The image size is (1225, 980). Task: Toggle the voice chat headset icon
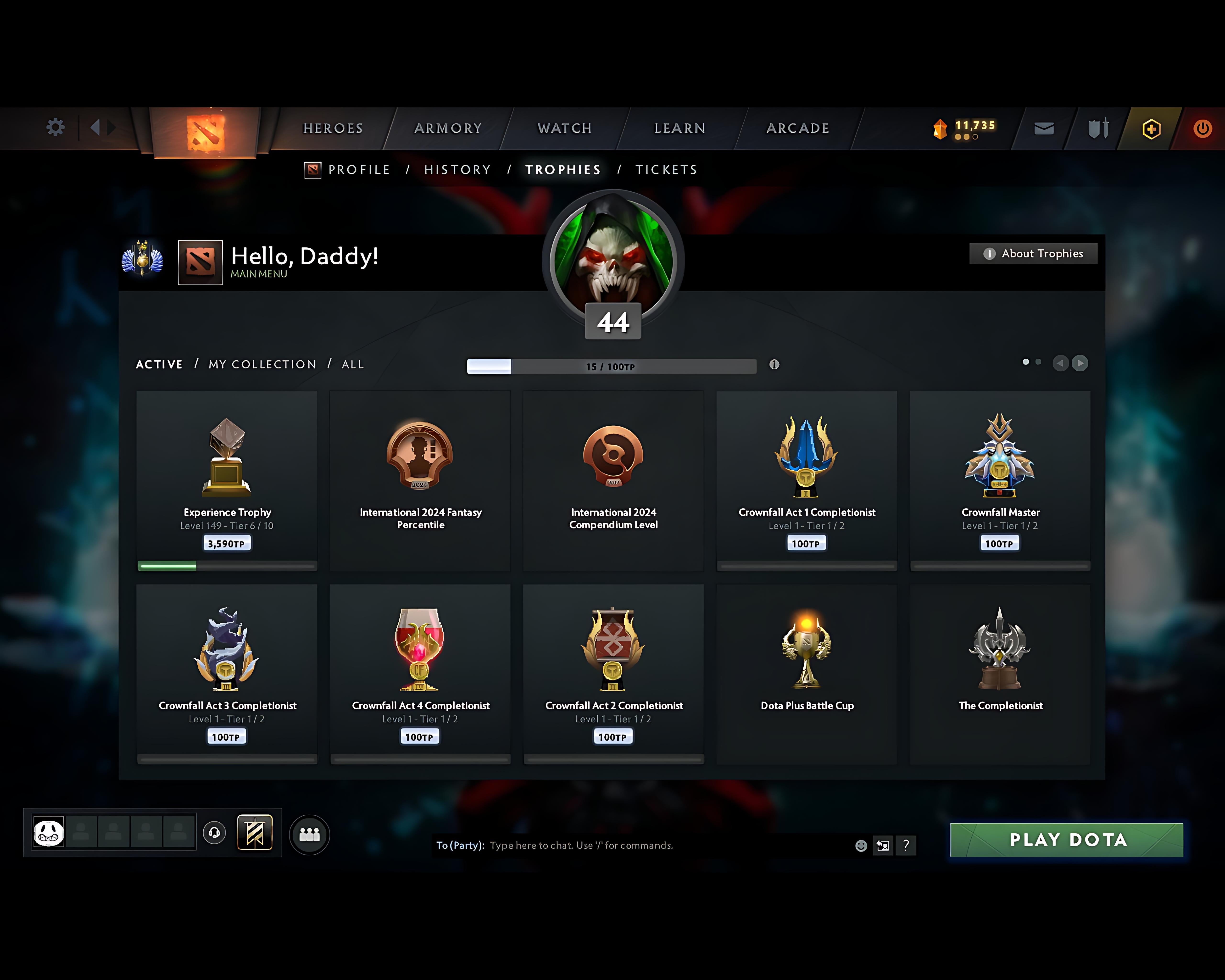tap(215, 833)
